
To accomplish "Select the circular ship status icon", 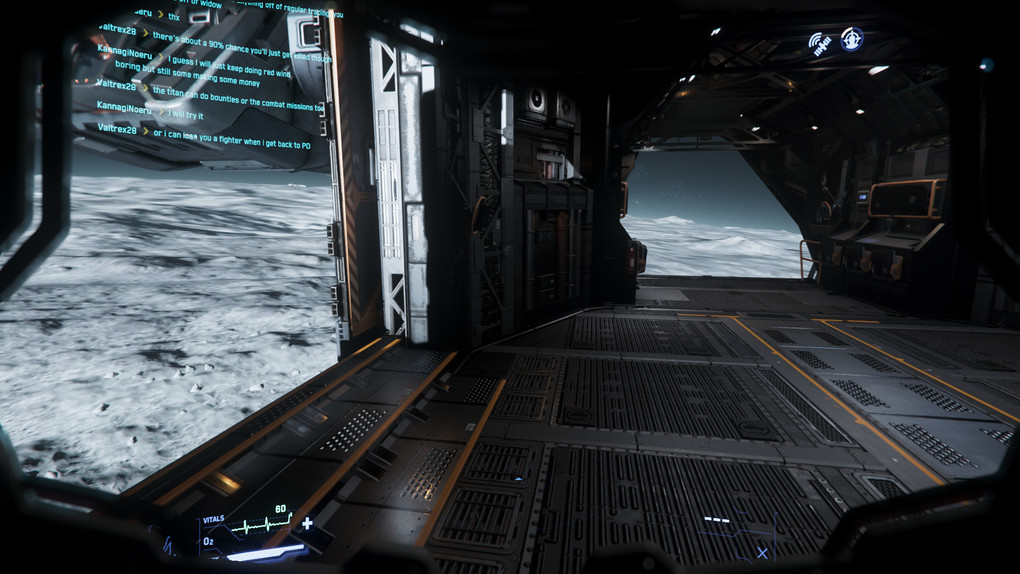I will click(x=852, y=39).
